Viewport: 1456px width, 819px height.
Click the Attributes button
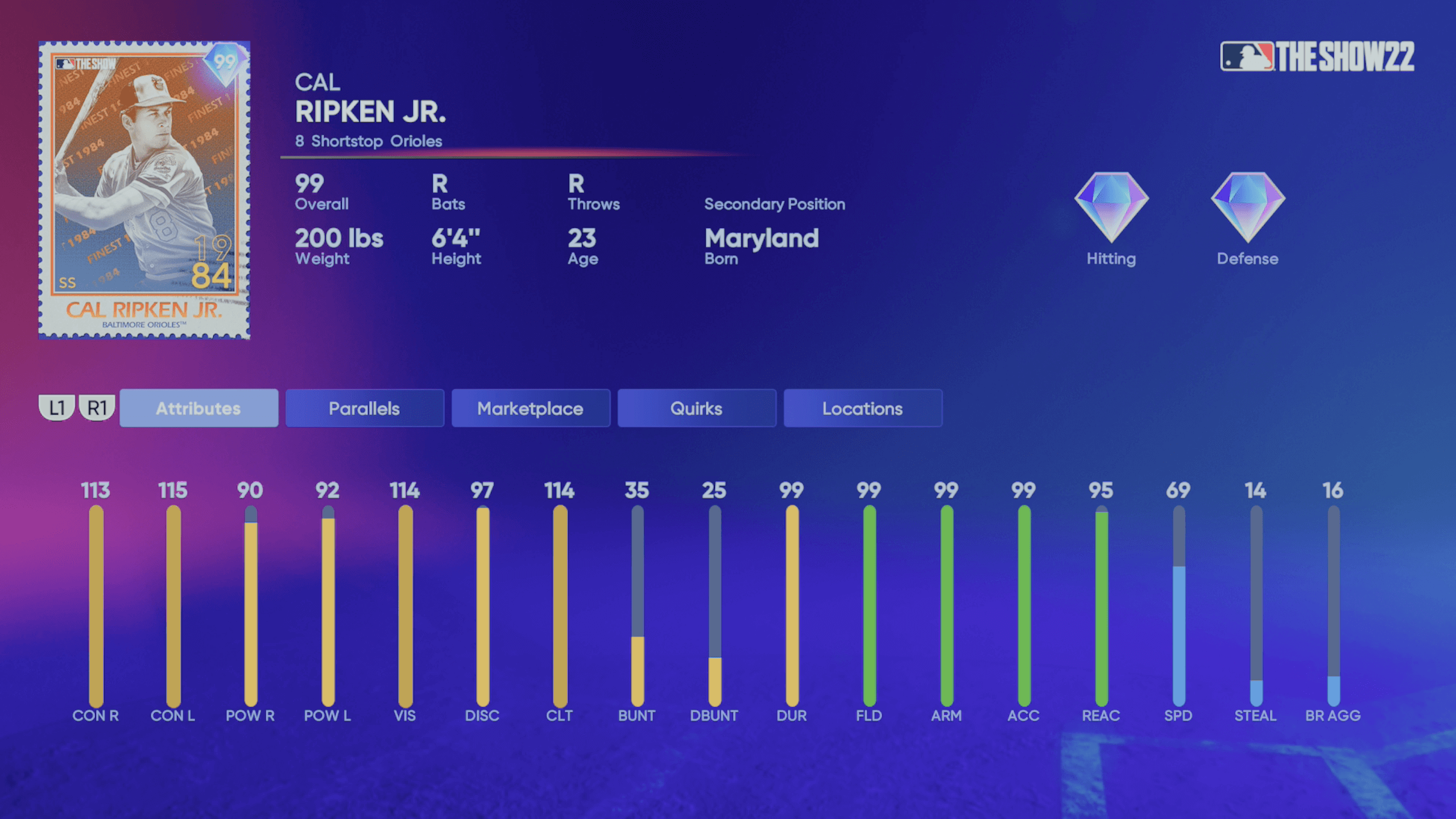pos(198,408)
